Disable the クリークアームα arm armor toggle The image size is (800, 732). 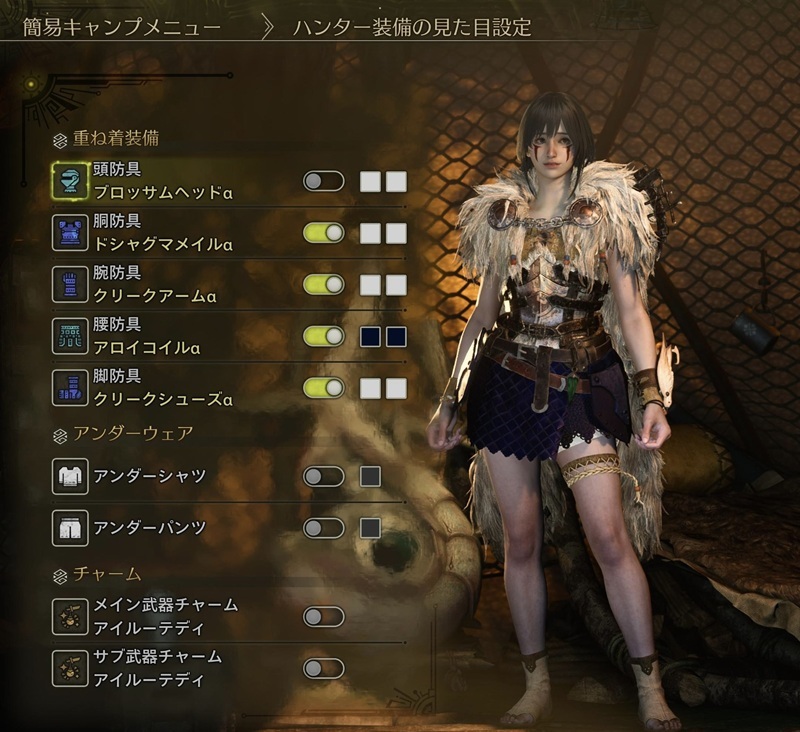click(323, 285)
